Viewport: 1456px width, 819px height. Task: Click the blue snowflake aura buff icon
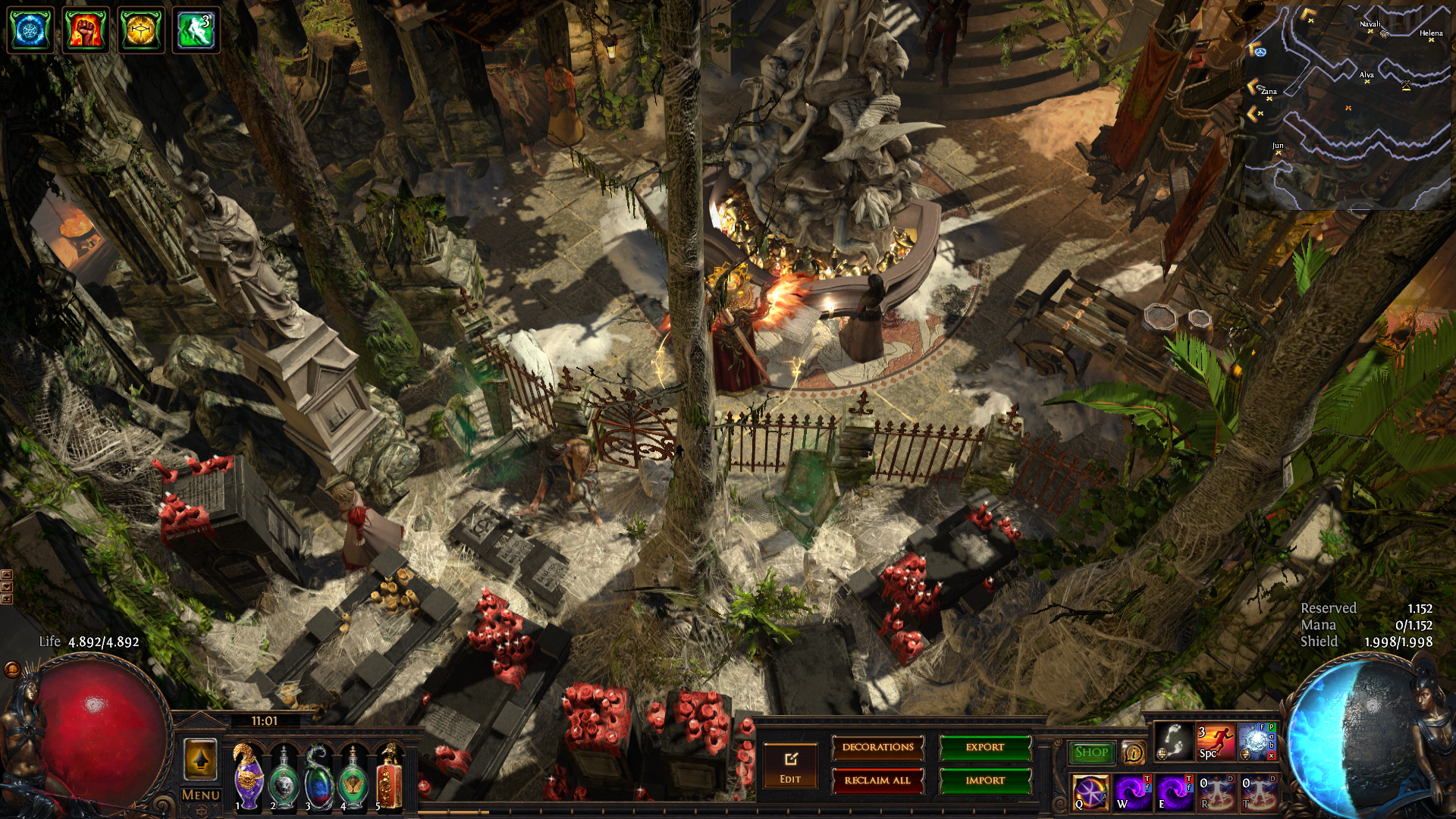pos(30,30)
